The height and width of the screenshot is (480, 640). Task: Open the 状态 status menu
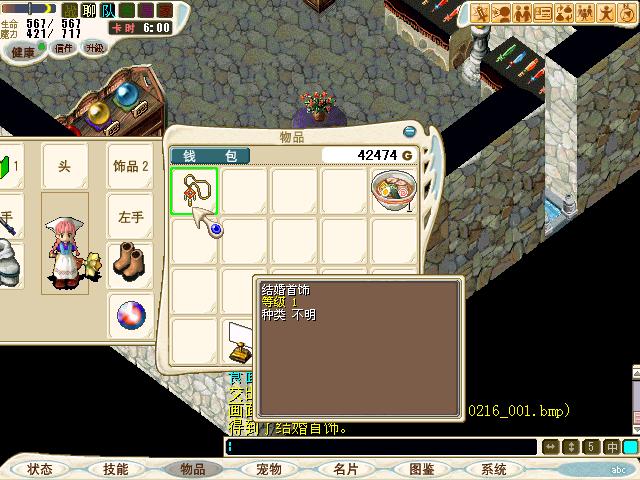(40, 469)
